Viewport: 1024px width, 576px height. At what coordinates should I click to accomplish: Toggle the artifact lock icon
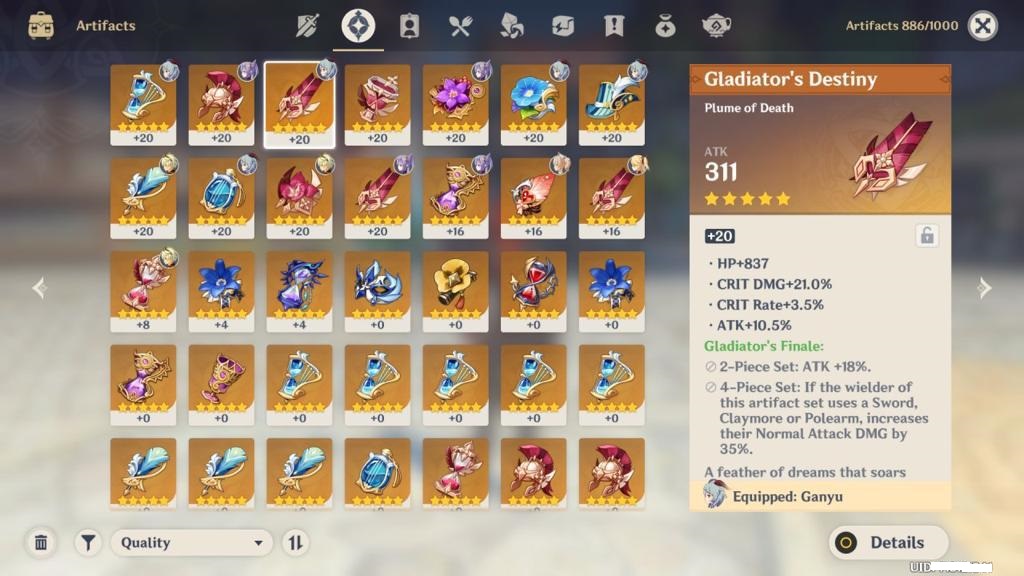click(927, 236)
